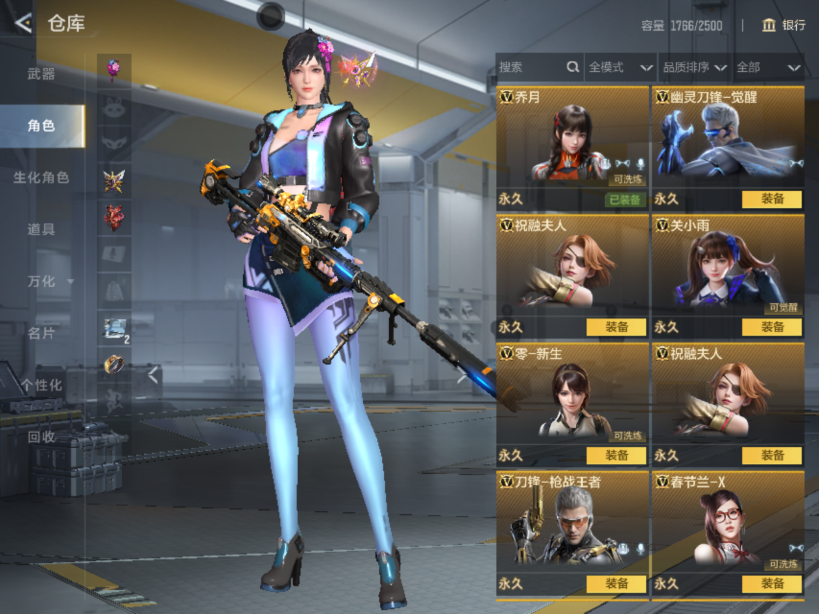Viewport: 819px width, 614px height.
Task: Click the 搜索 search field
Action: (530, 67)
